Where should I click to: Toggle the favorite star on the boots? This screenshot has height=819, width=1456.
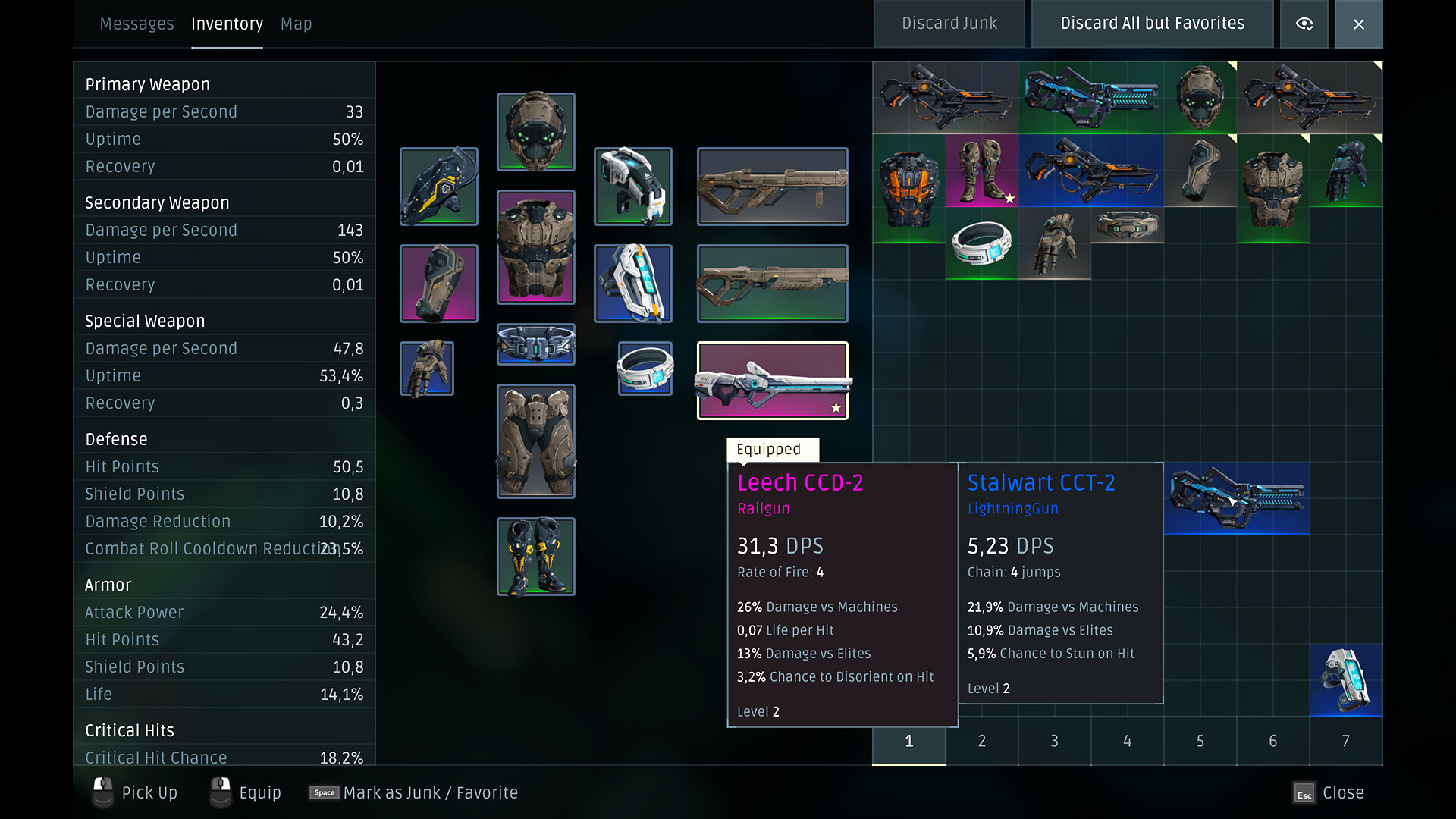point(1009,199)
